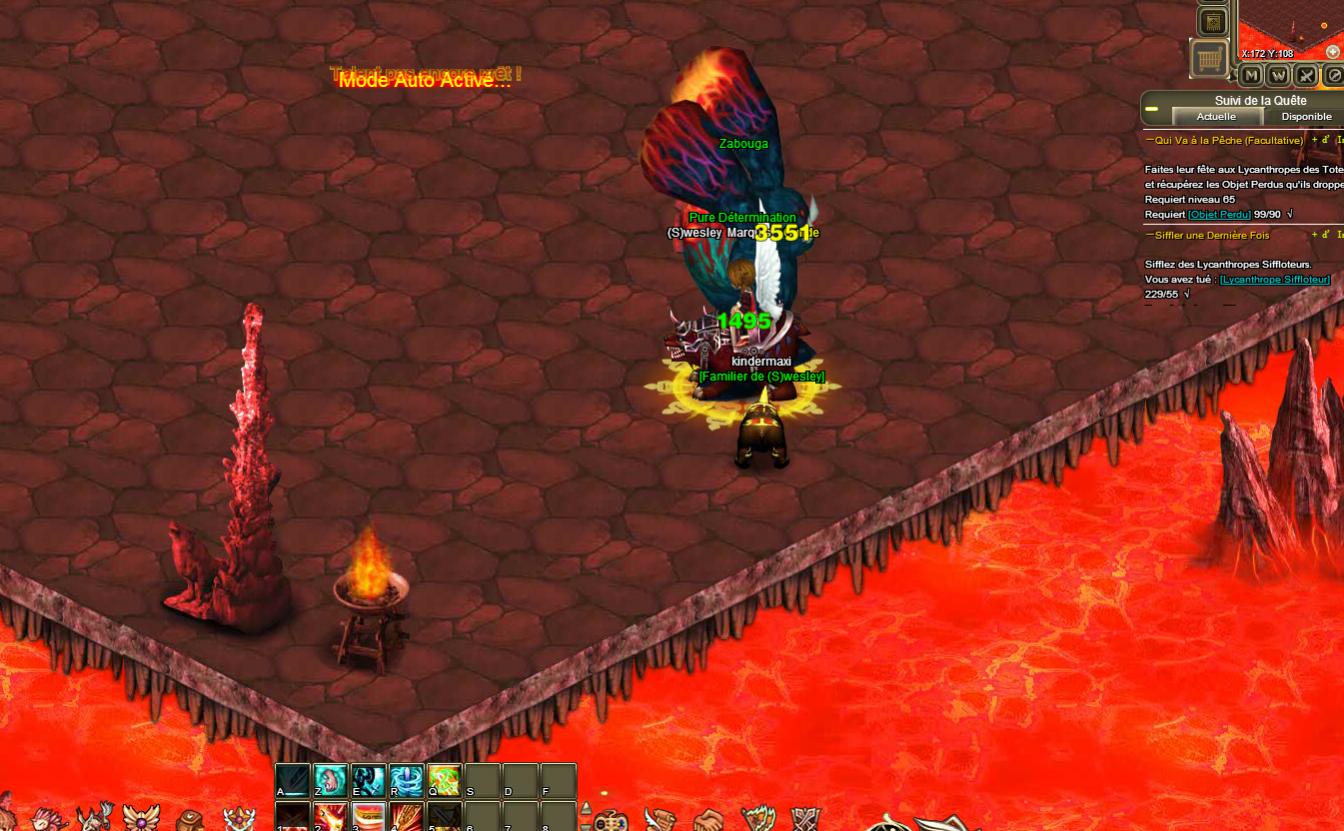Open the shopping cart store icon

click(x=1210, y=59)
